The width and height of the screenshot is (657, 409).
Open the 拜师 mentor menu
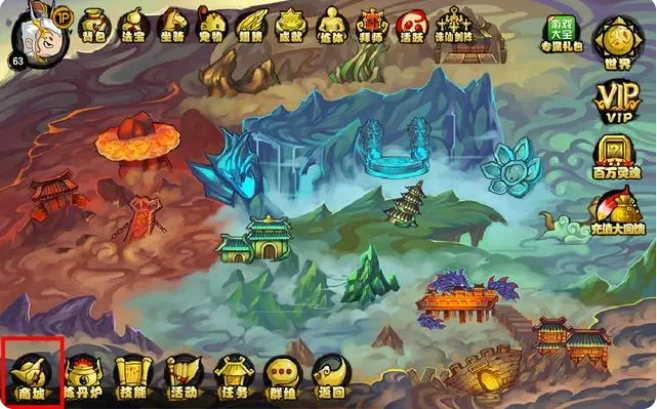[370, 24]
